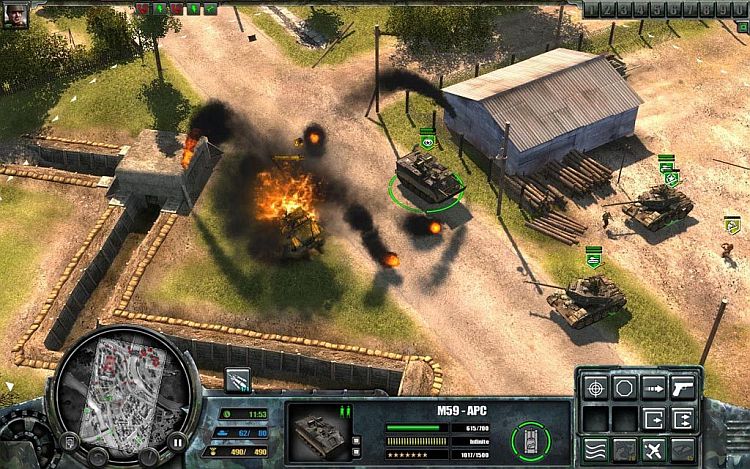Click the missile icon above the resource panel
This screenshot has height=469, width=750.
238,378
